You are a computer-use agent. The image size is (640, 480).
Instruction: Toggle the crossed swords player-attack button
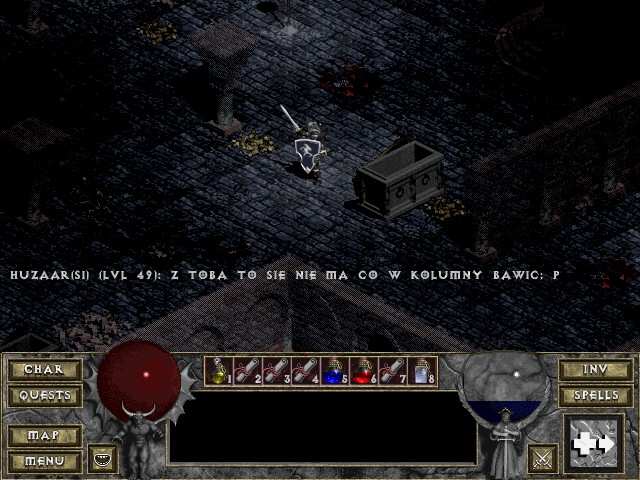click(x=543, y=458)
